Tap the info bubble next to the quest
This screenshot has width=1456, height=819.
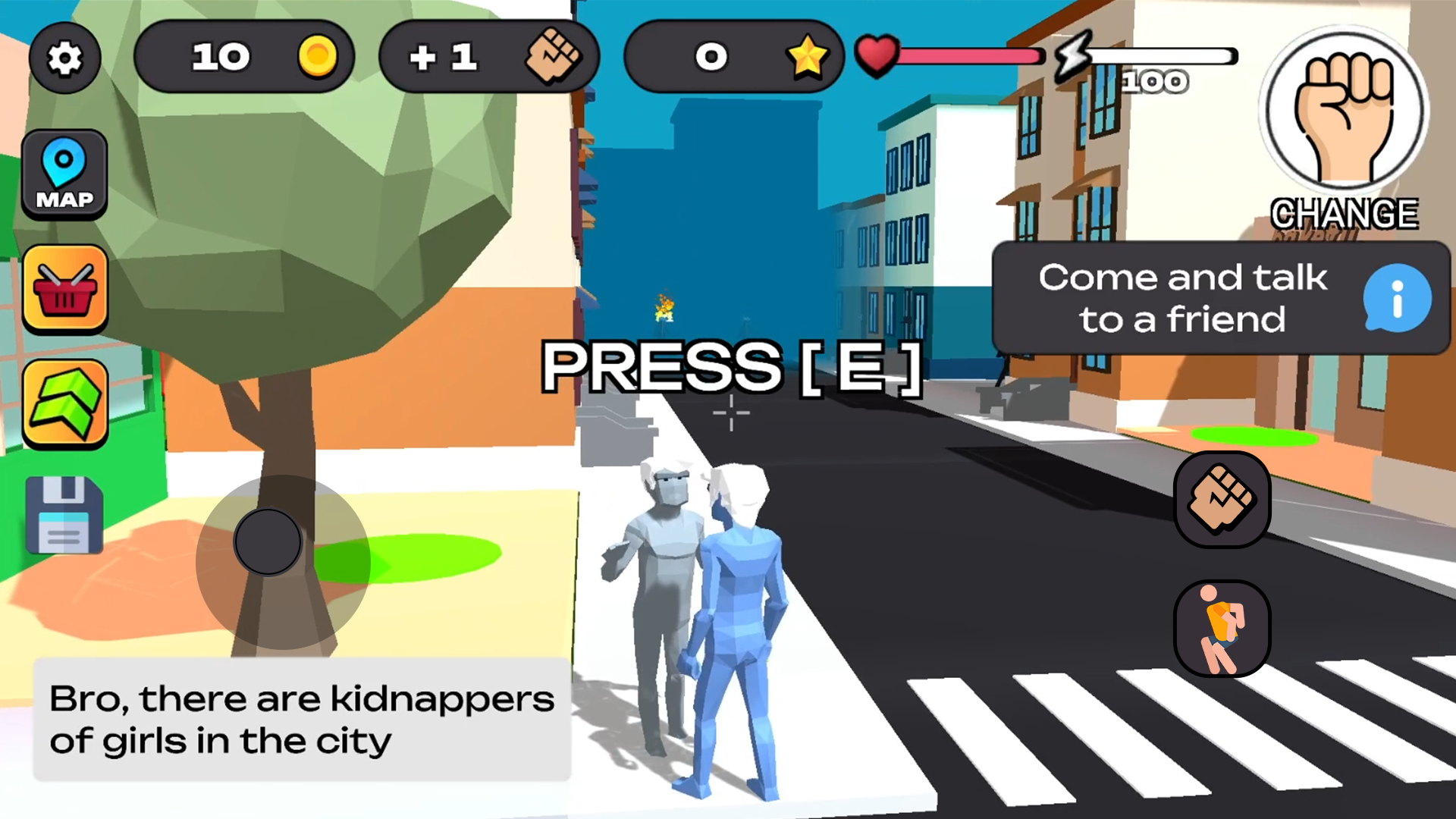click(x=1395, y=299)
